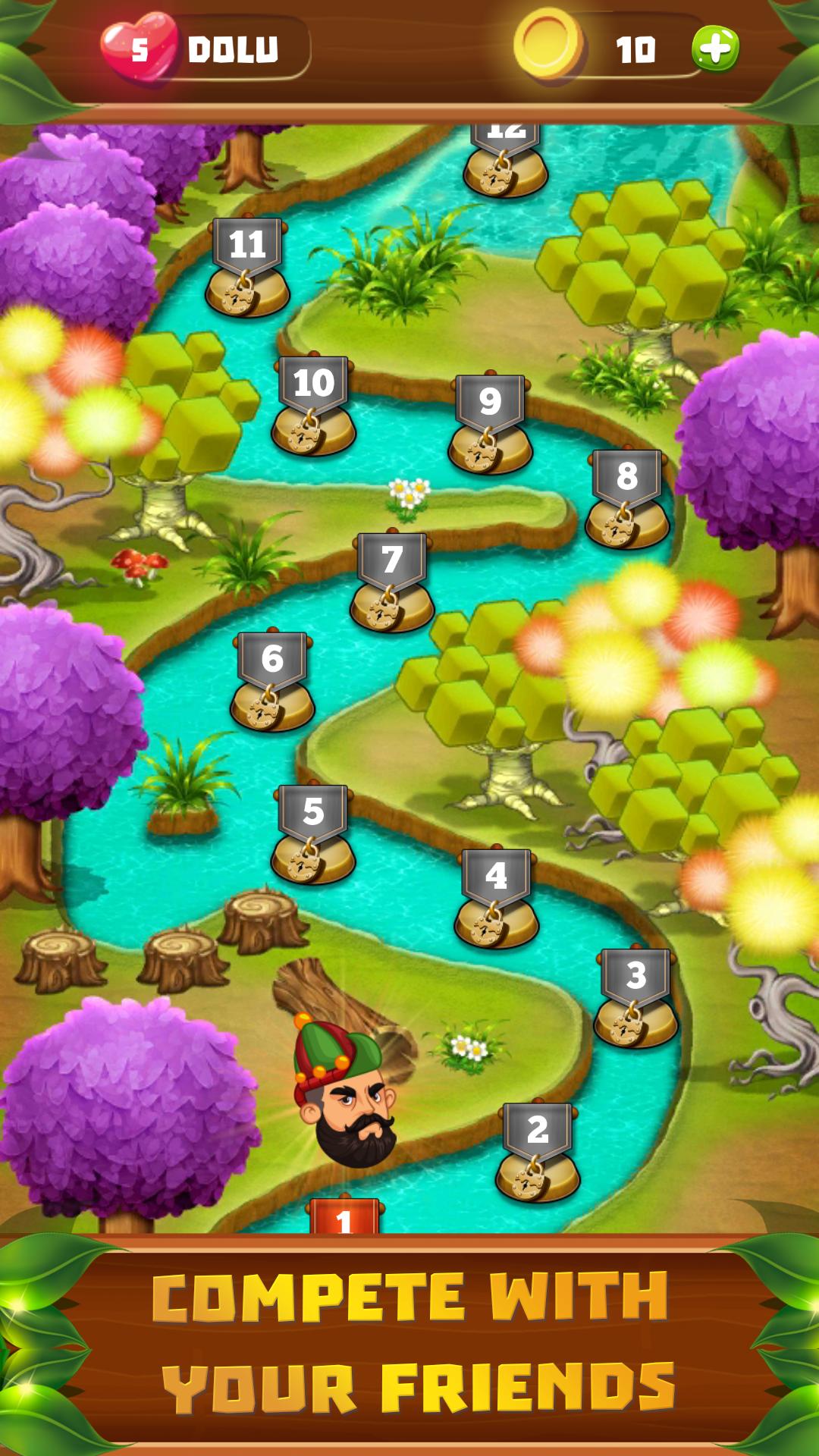This screenshot has height=1456, width=819.
Task: Open locked level 12 node
Action: tap(505, 161)
